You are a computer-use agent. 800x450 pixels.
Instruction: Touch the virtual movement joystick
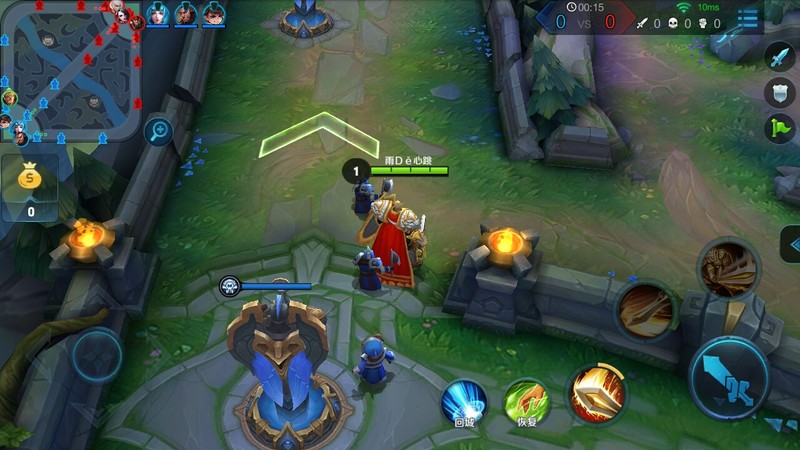[98, 355]
